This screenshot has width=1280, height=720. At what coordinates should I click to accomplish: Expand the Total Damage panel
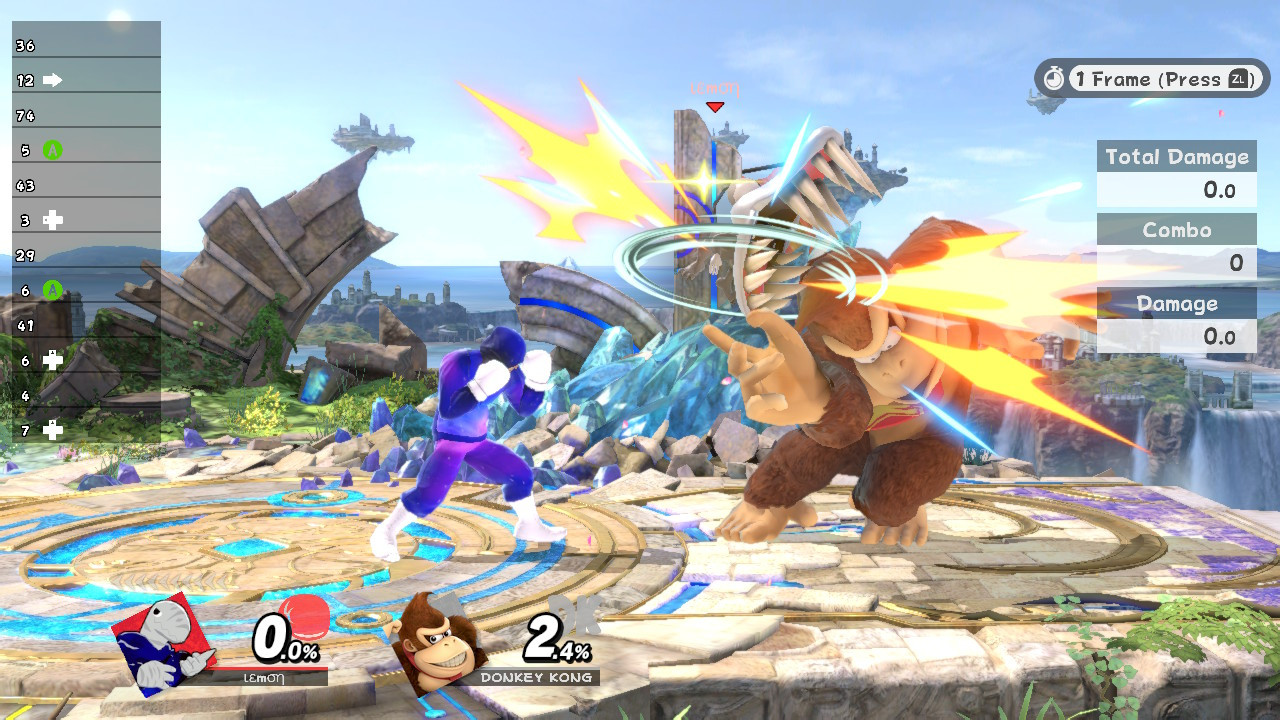point(1176,156)
